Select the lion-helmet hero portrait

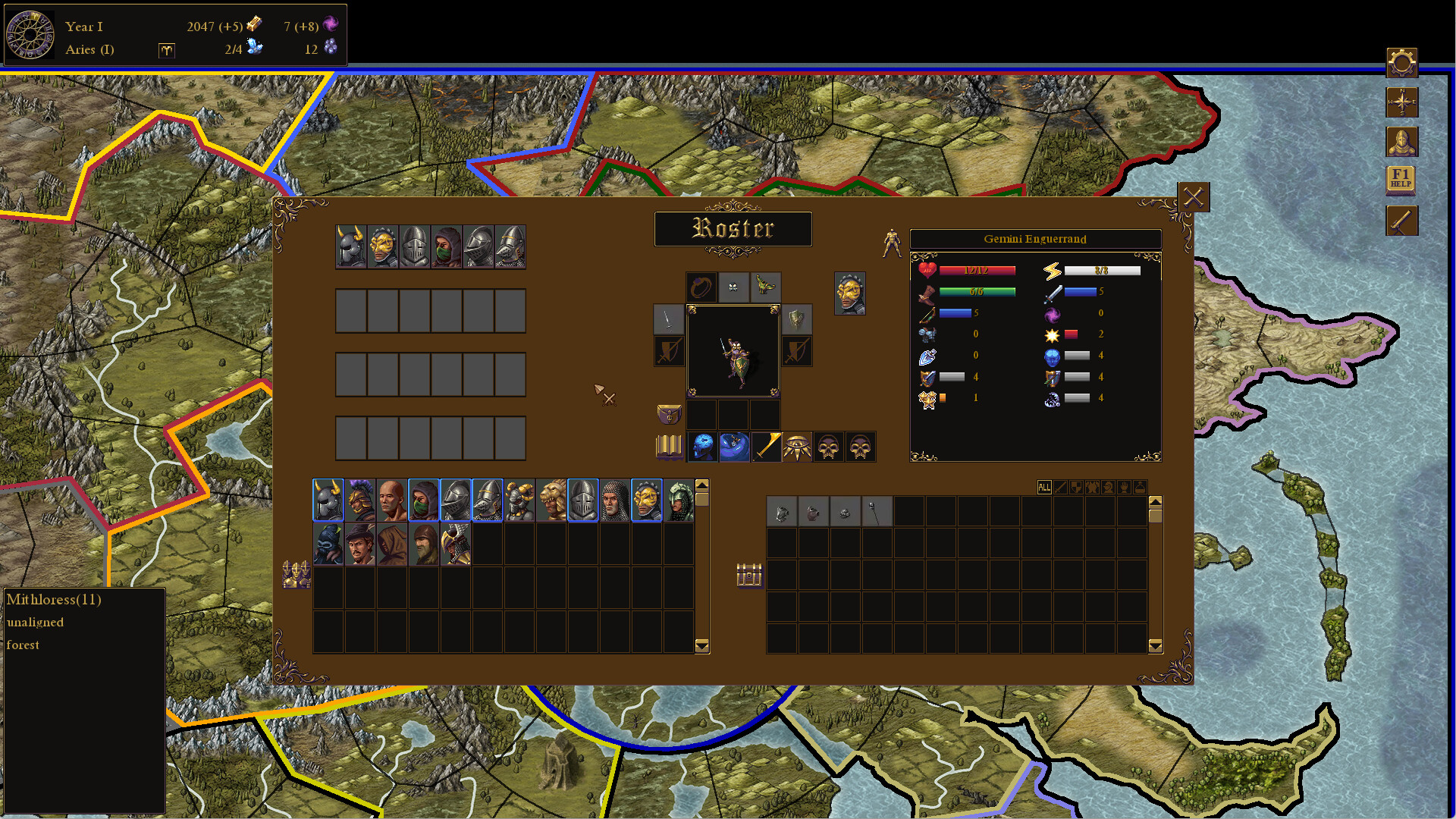[551, 500]
